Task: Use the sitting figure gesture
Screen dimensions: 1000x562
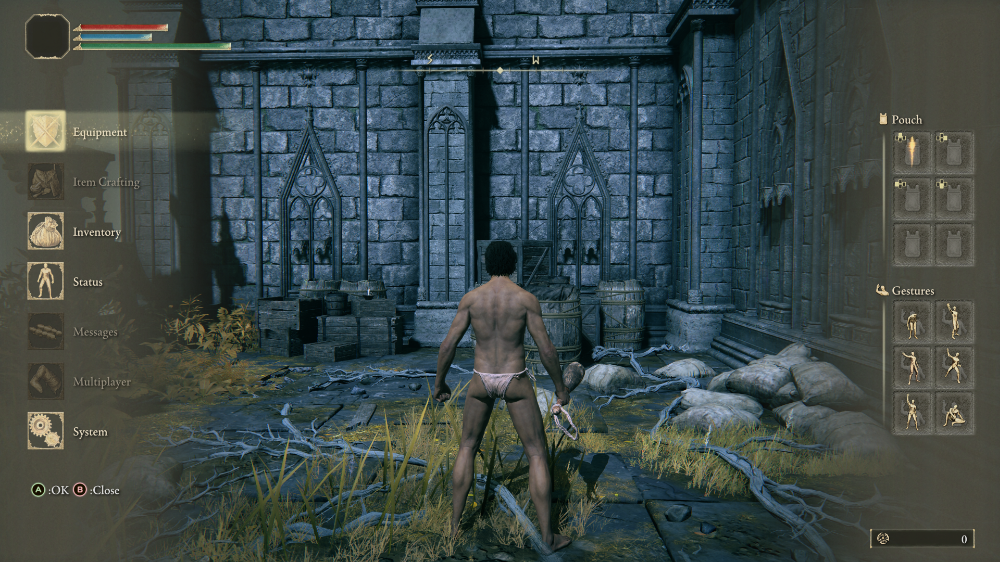Action: (x=954, y=412)
